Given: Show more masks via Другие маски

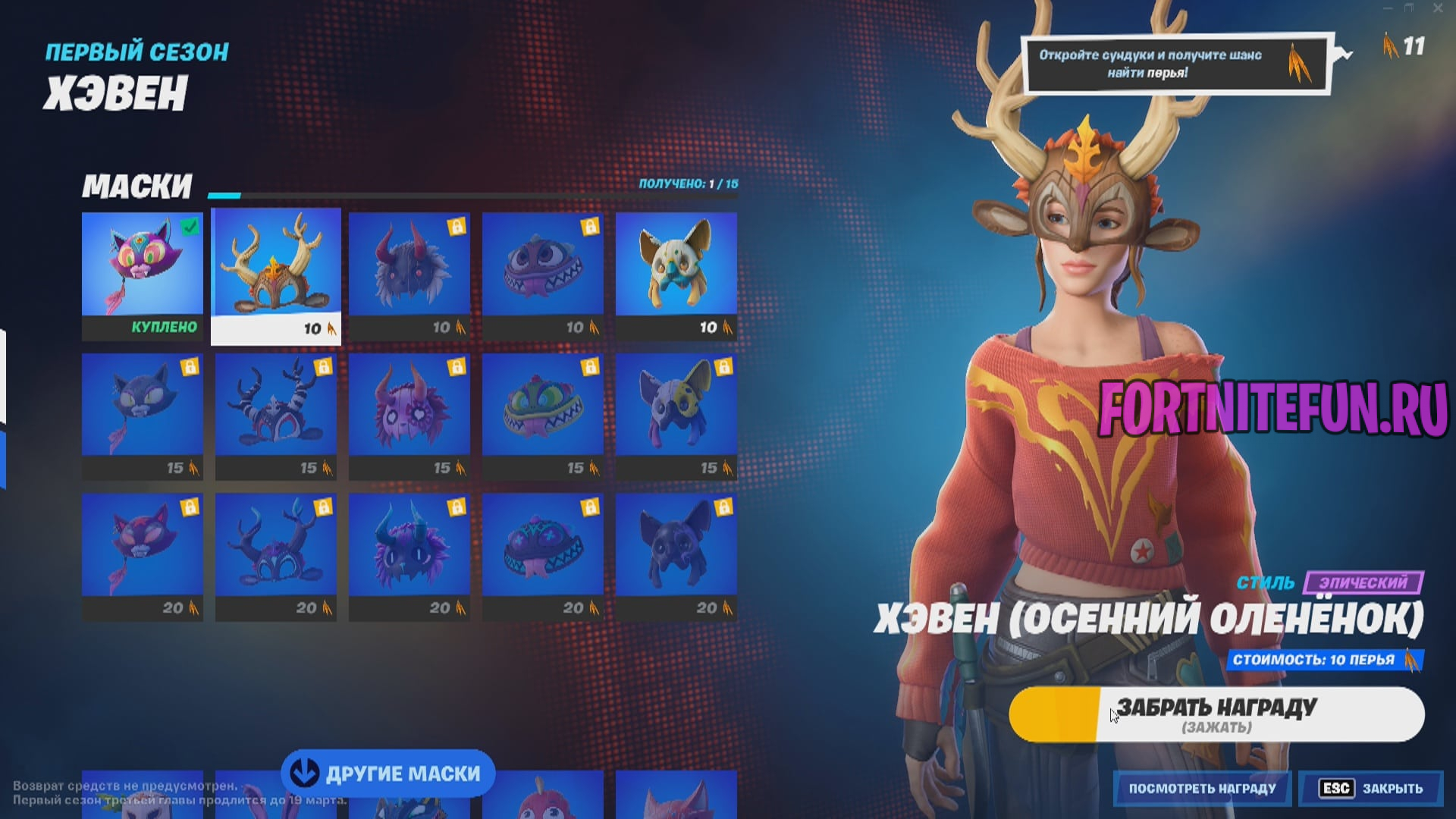Looking at the screenshot, I should 388,773.
